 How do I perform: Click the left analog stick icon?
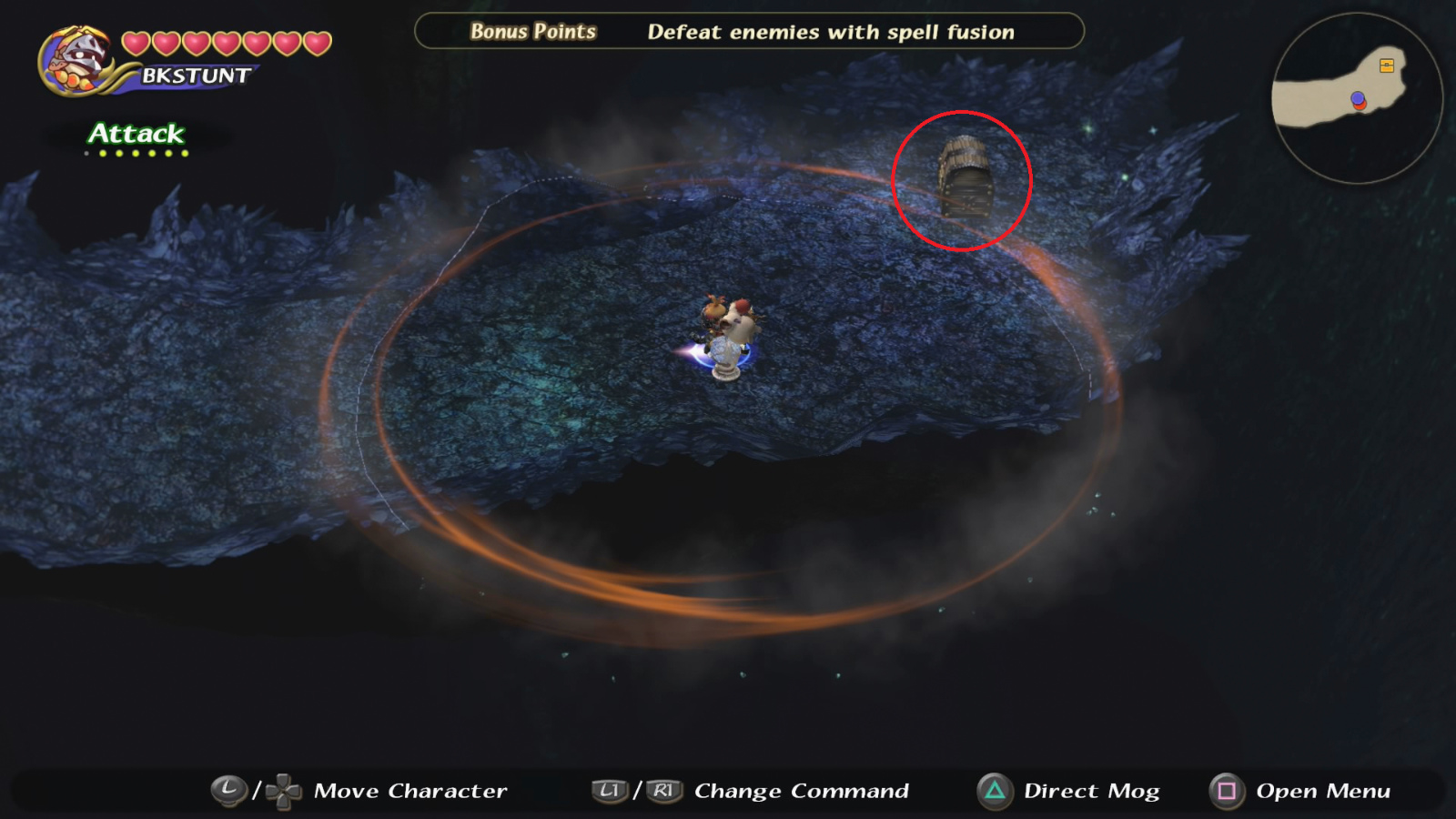(229, 790)
